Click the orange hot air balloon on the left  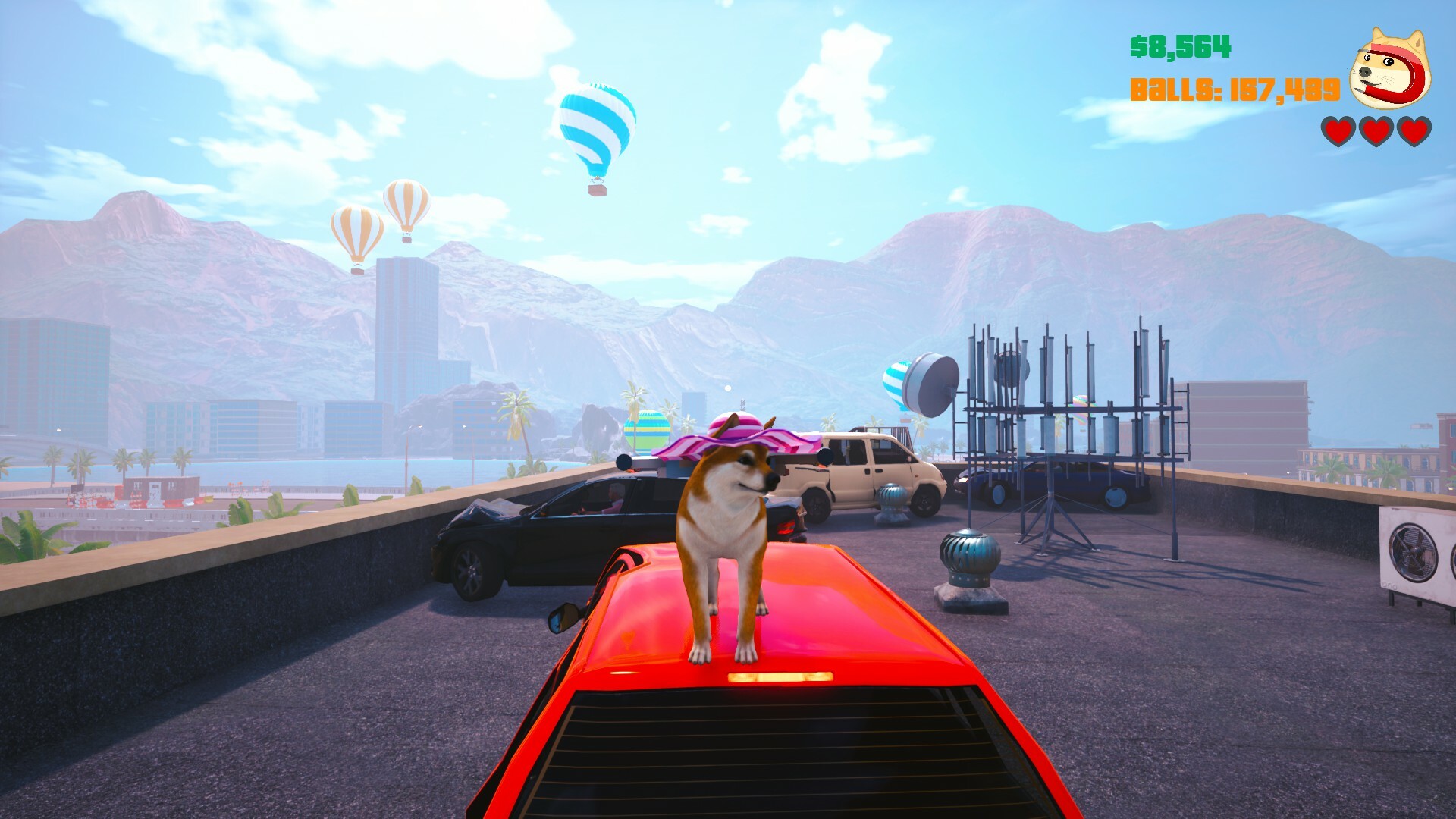[356, 235]
